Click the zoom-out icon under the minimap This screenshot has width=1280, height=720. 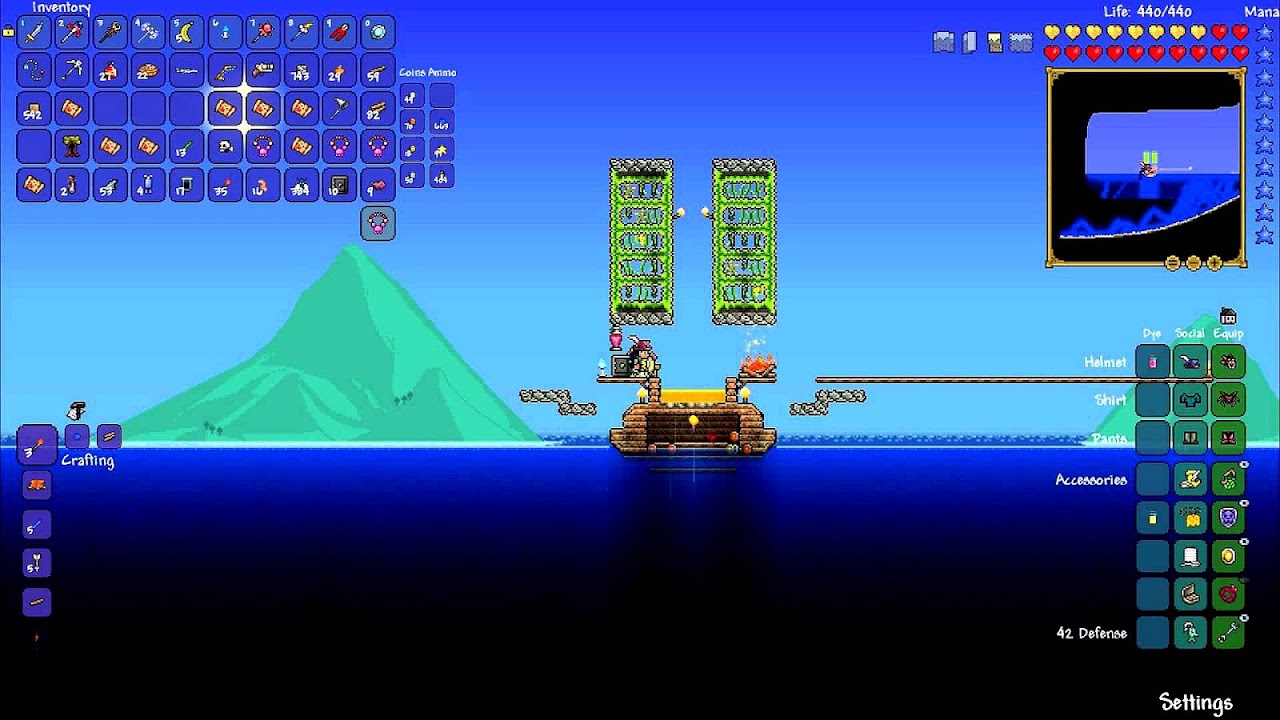[x=1194, y=263]
